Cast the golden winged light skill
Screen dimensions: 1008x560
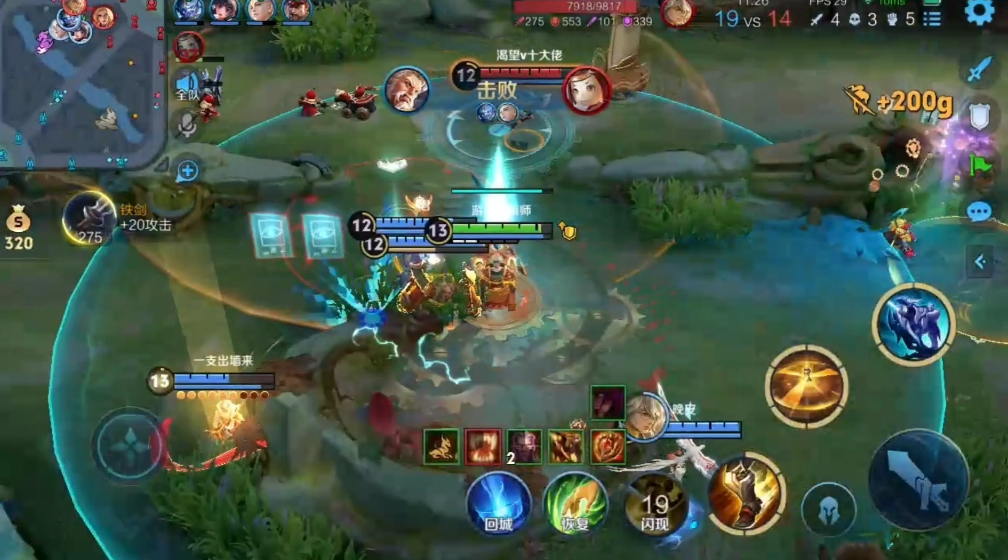(x=807, y=387)
